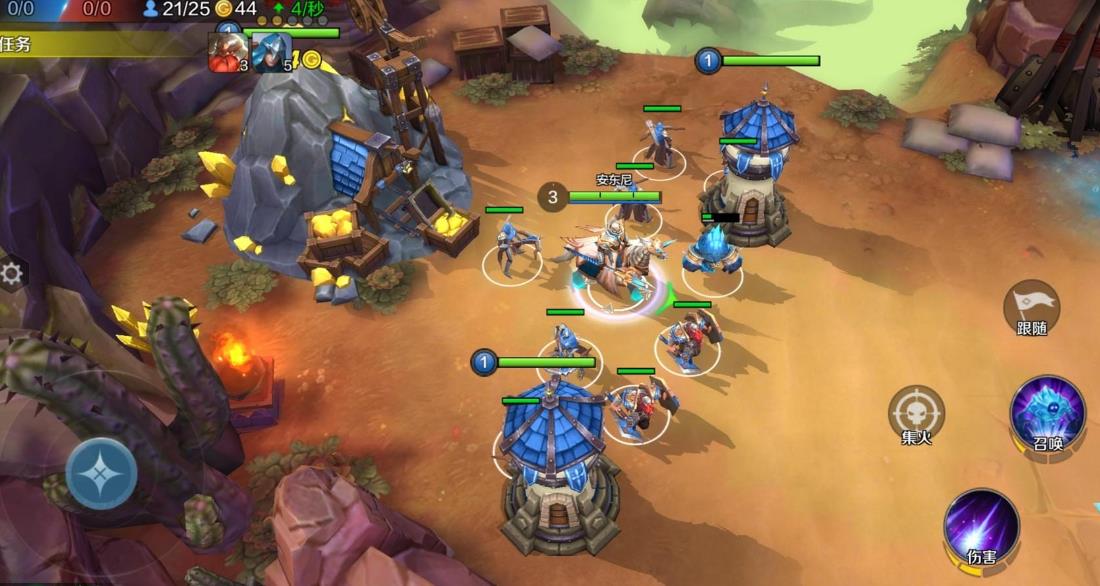This screenshot has height=586, width=1100.
Task: Open the gear settings icon
Action: point(13,274)
